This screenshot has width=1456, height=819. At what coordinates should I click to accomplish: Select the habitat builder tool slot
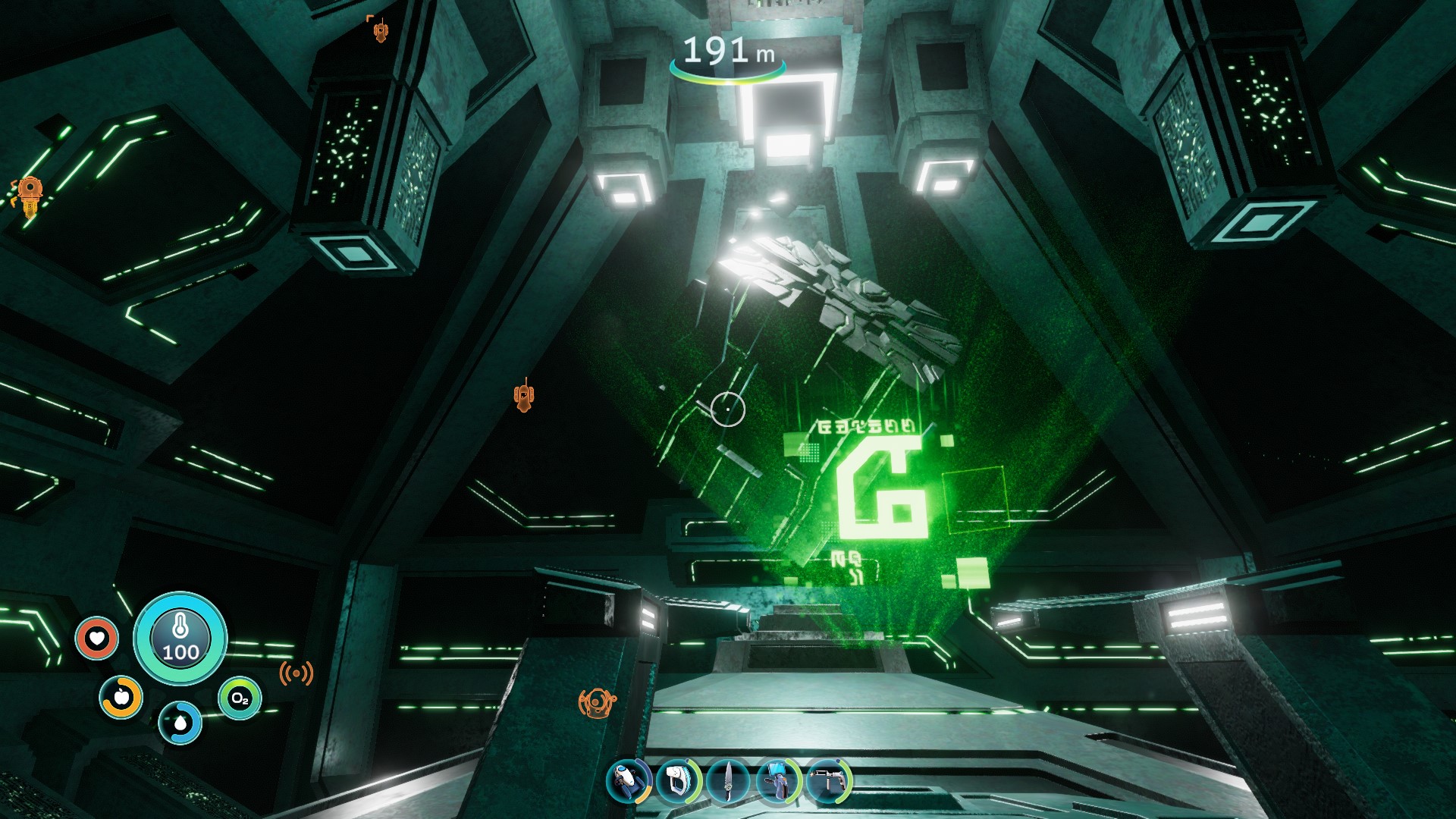[x=778, y=781]
